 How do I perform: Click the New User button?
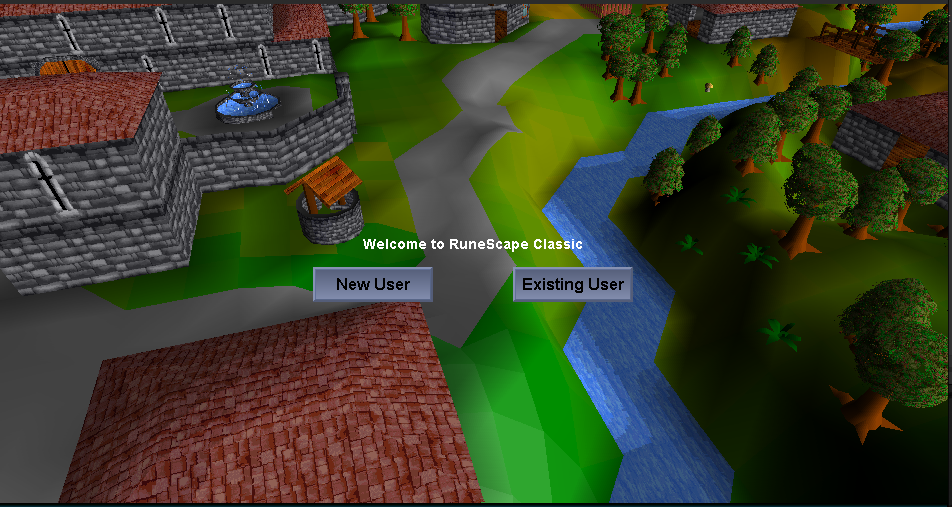(373, 284)
